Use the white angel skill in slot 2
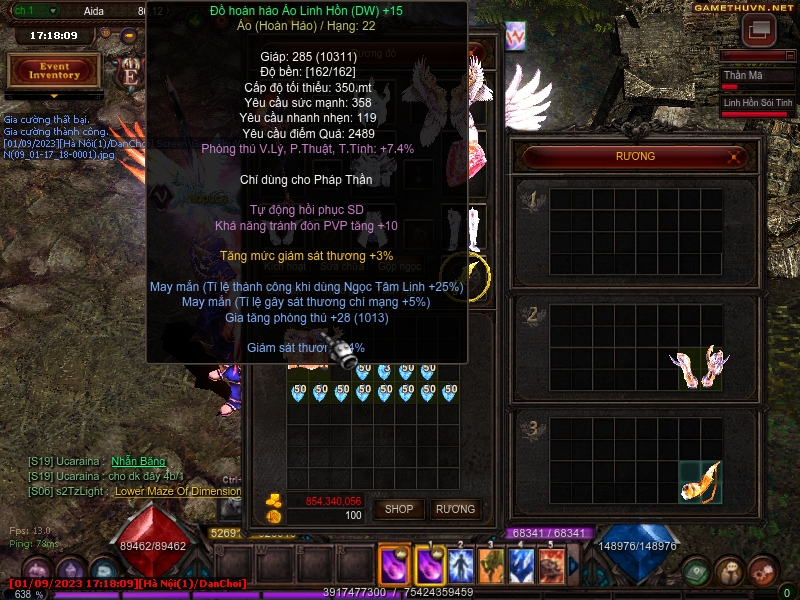Screen dimensions: 800x600 pyautogui.click(x=460, y=567)
